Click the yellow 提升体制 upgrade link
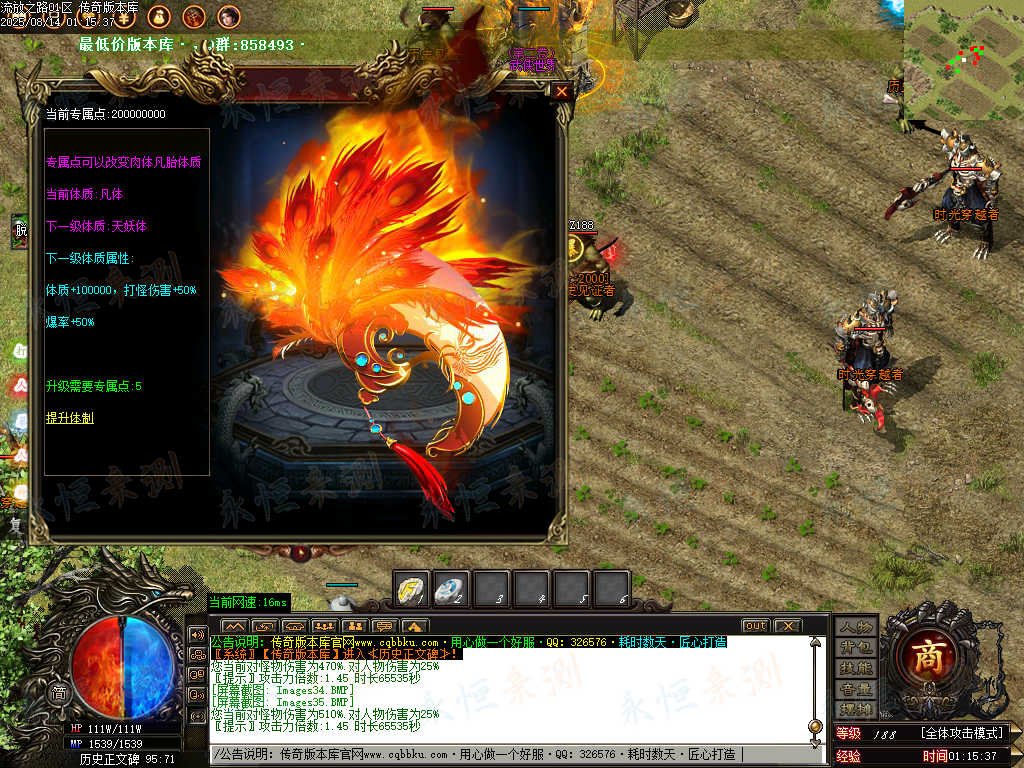 69,418
